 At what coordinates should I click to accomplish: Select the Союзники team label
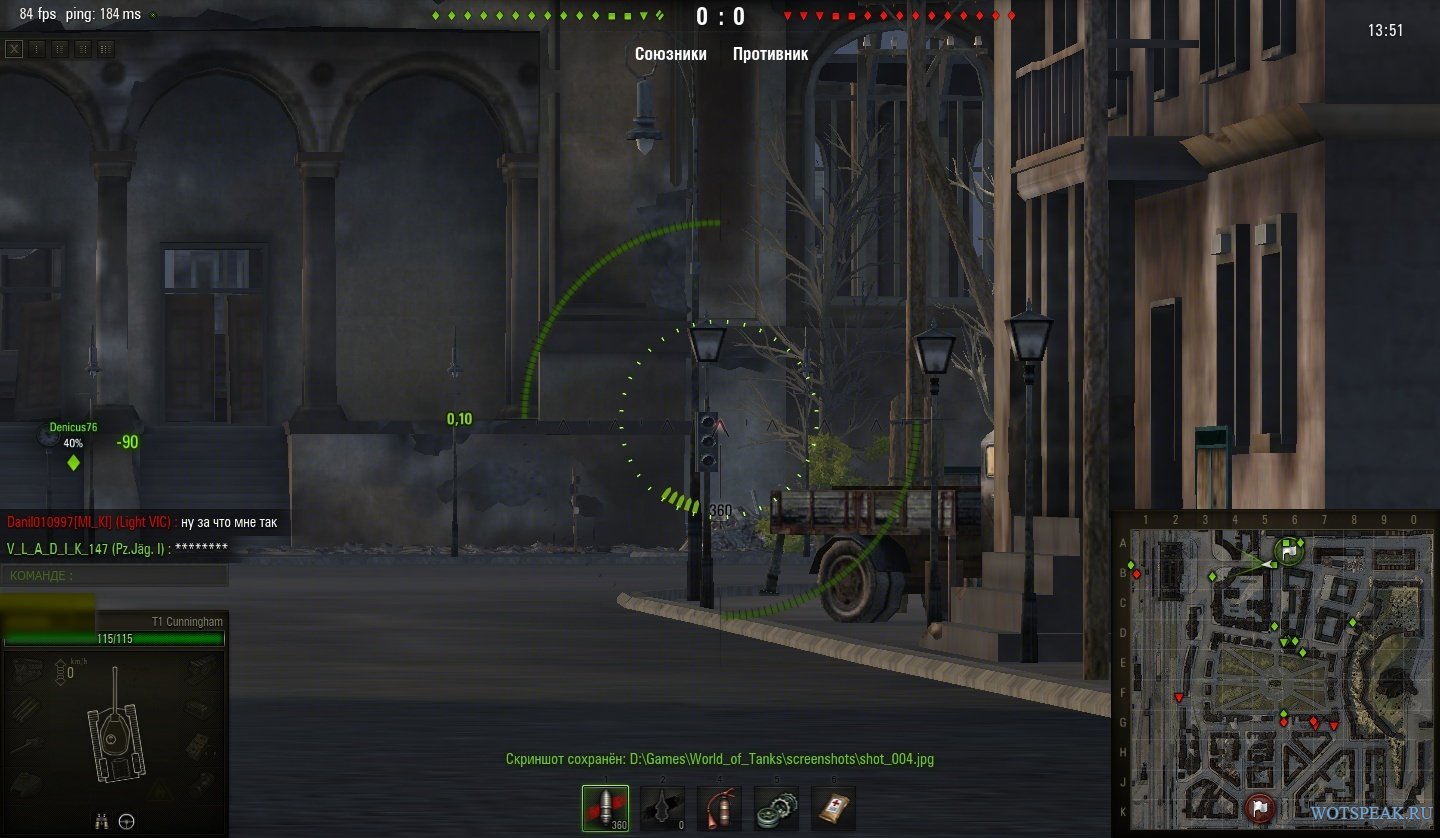click(x=670, y=54)
